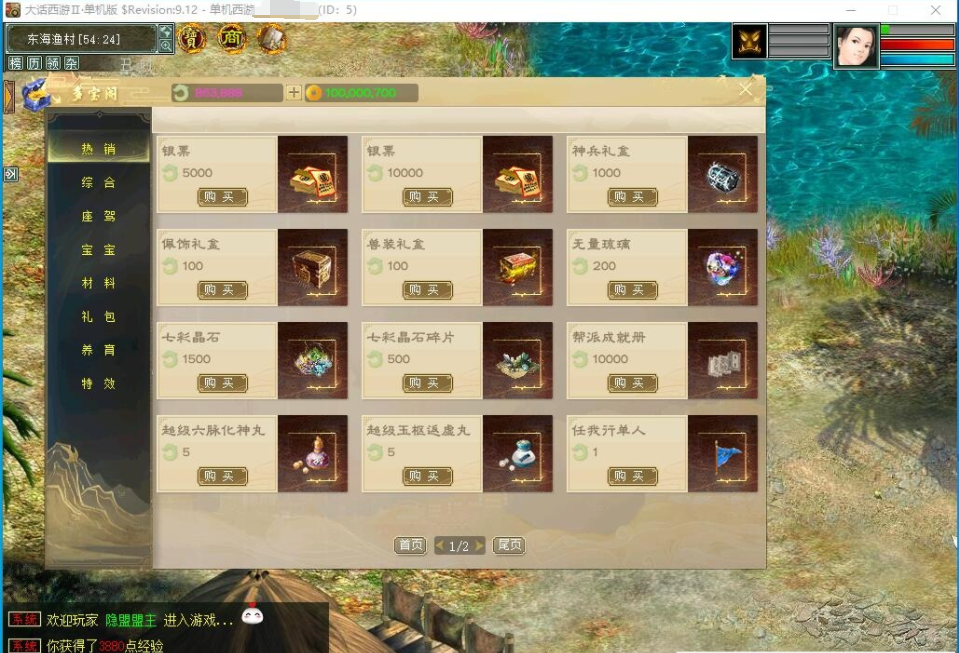Open the 榜 ranking button under the minimap

pyautogui.click(x=15, y=63)
